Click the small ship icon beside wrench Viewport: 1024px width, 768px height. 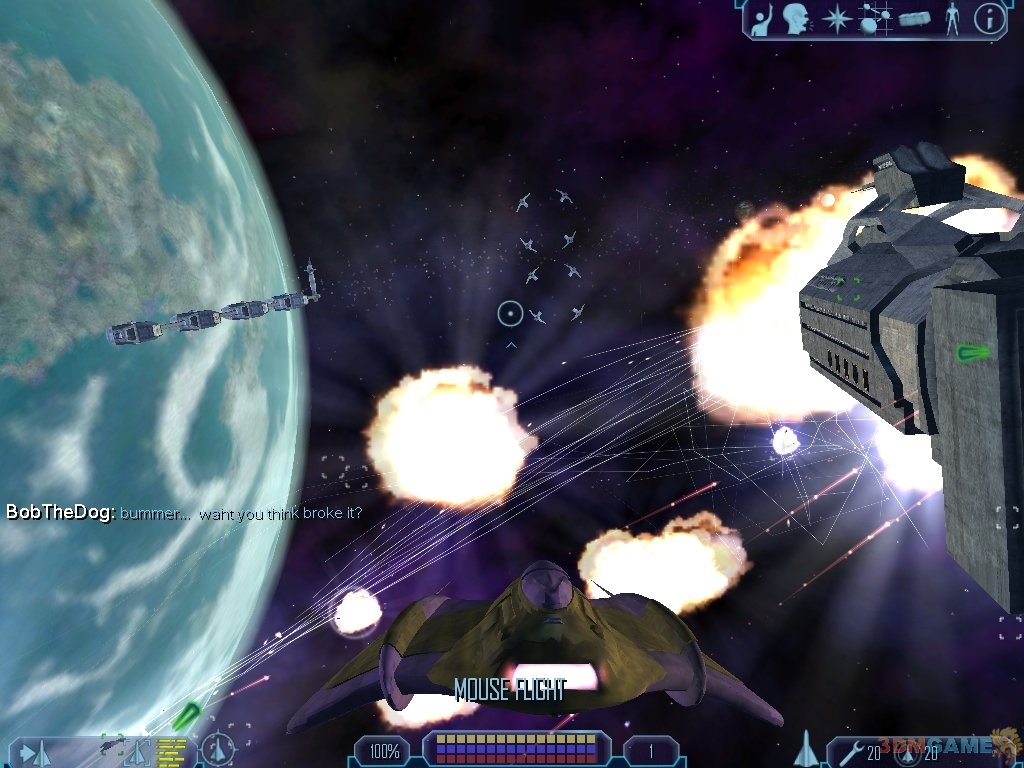(x=806, y=747)
